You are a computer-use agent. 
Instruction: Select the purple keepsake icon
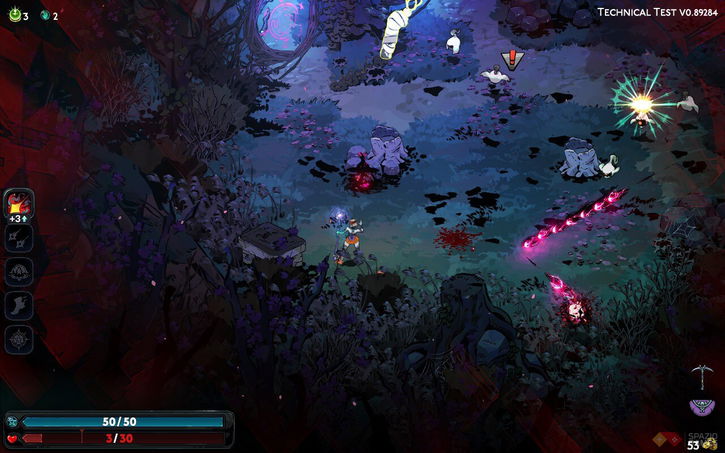click(x=702, y=407)
